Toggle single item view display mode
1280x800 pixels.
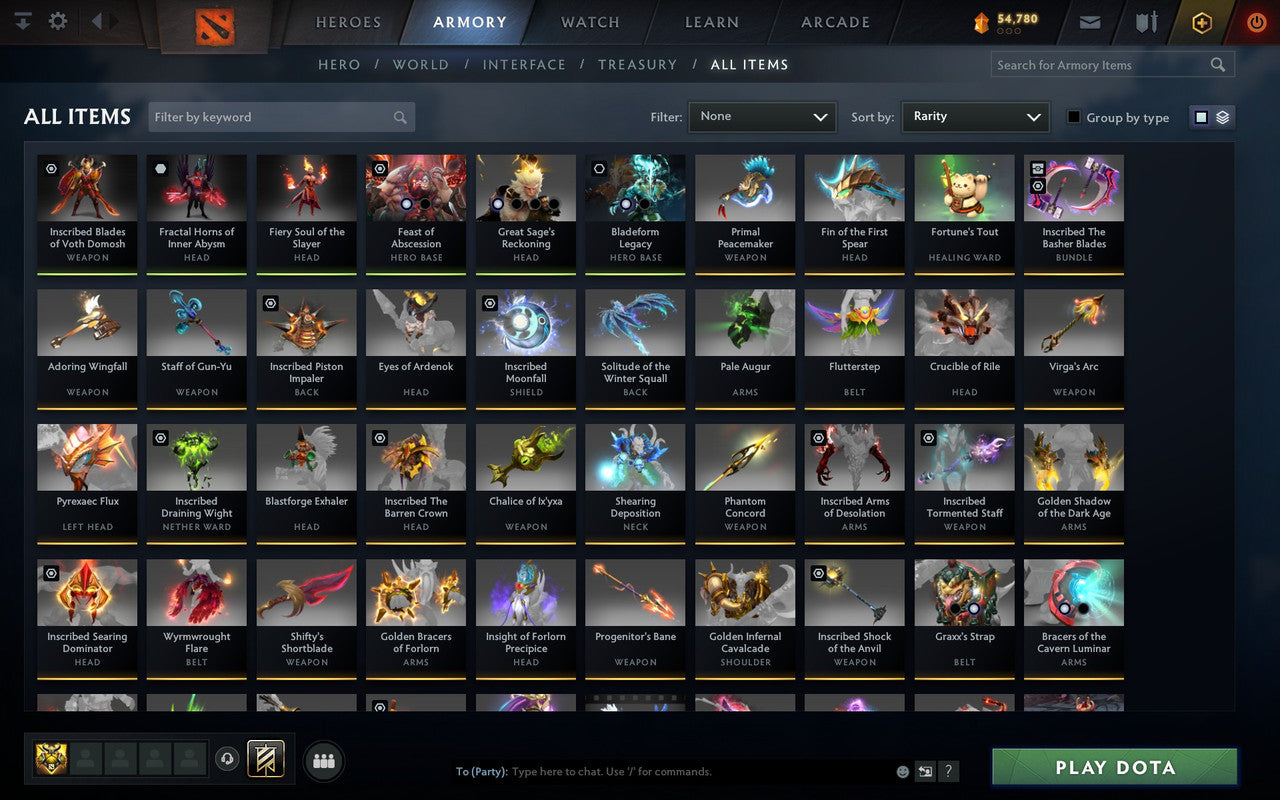1201,116
